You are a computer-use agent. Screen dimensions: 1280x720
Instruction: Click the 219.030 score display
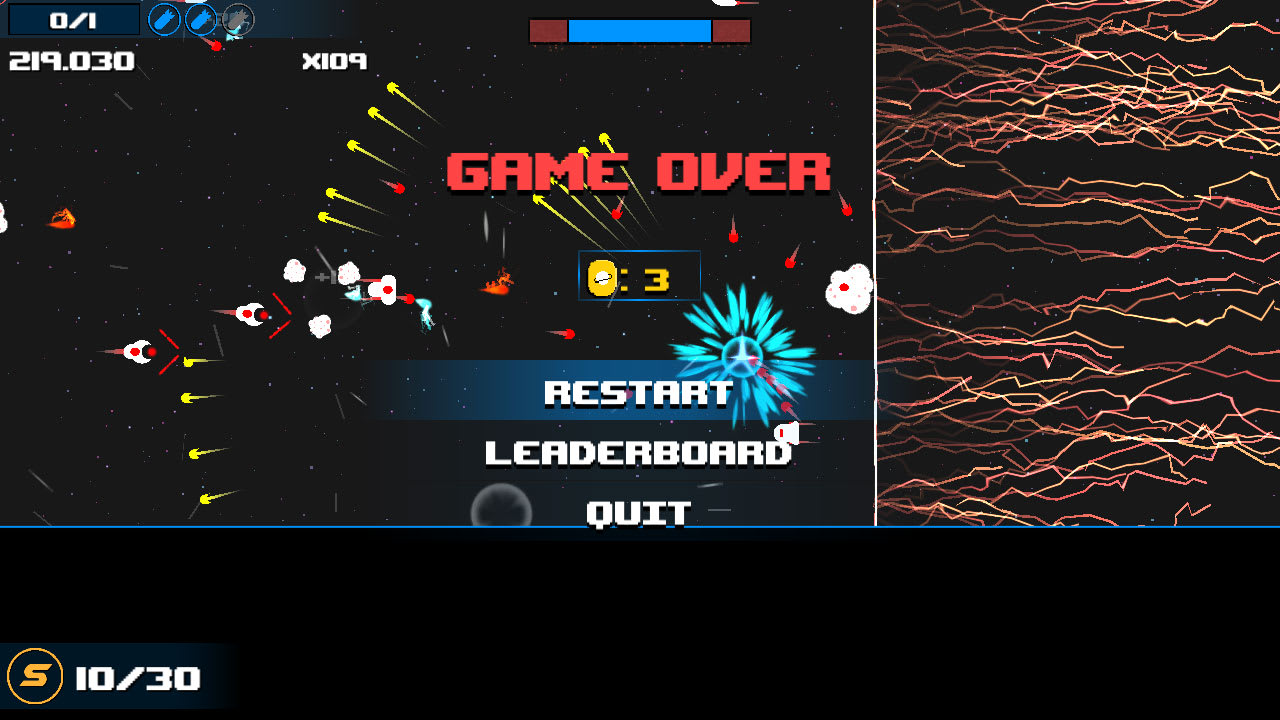pyautogui.click(x=70, y=61)
